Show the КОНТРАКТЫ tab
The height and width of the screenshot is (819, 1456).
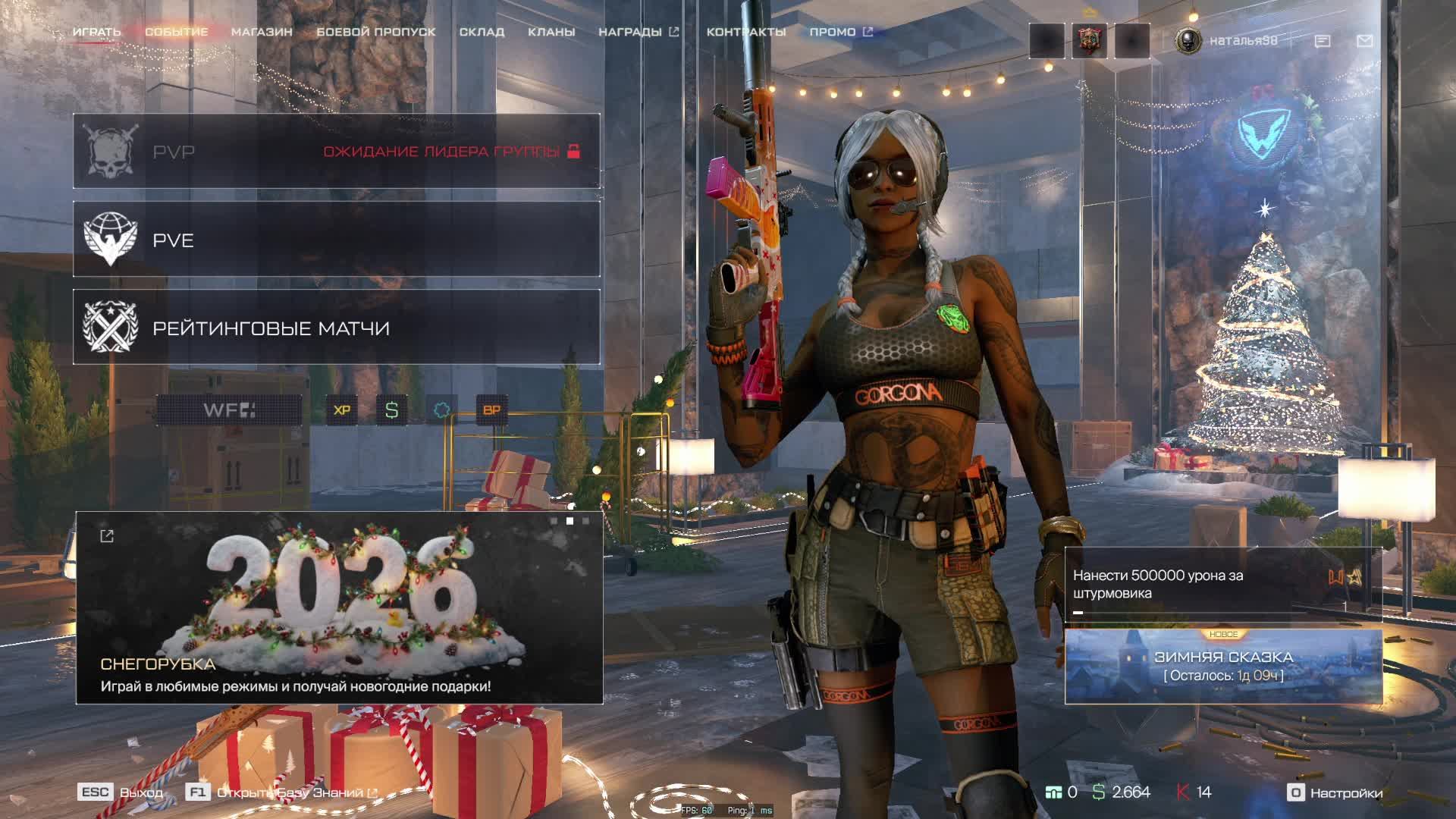pos(745,32)
